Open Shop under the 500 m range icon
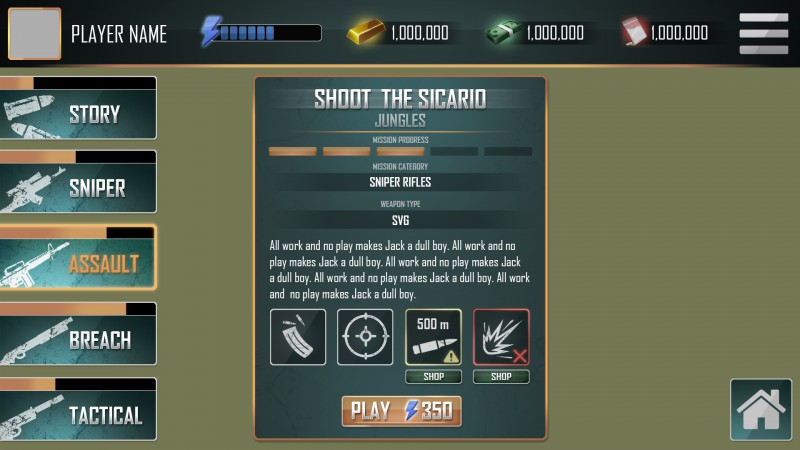 433,377
